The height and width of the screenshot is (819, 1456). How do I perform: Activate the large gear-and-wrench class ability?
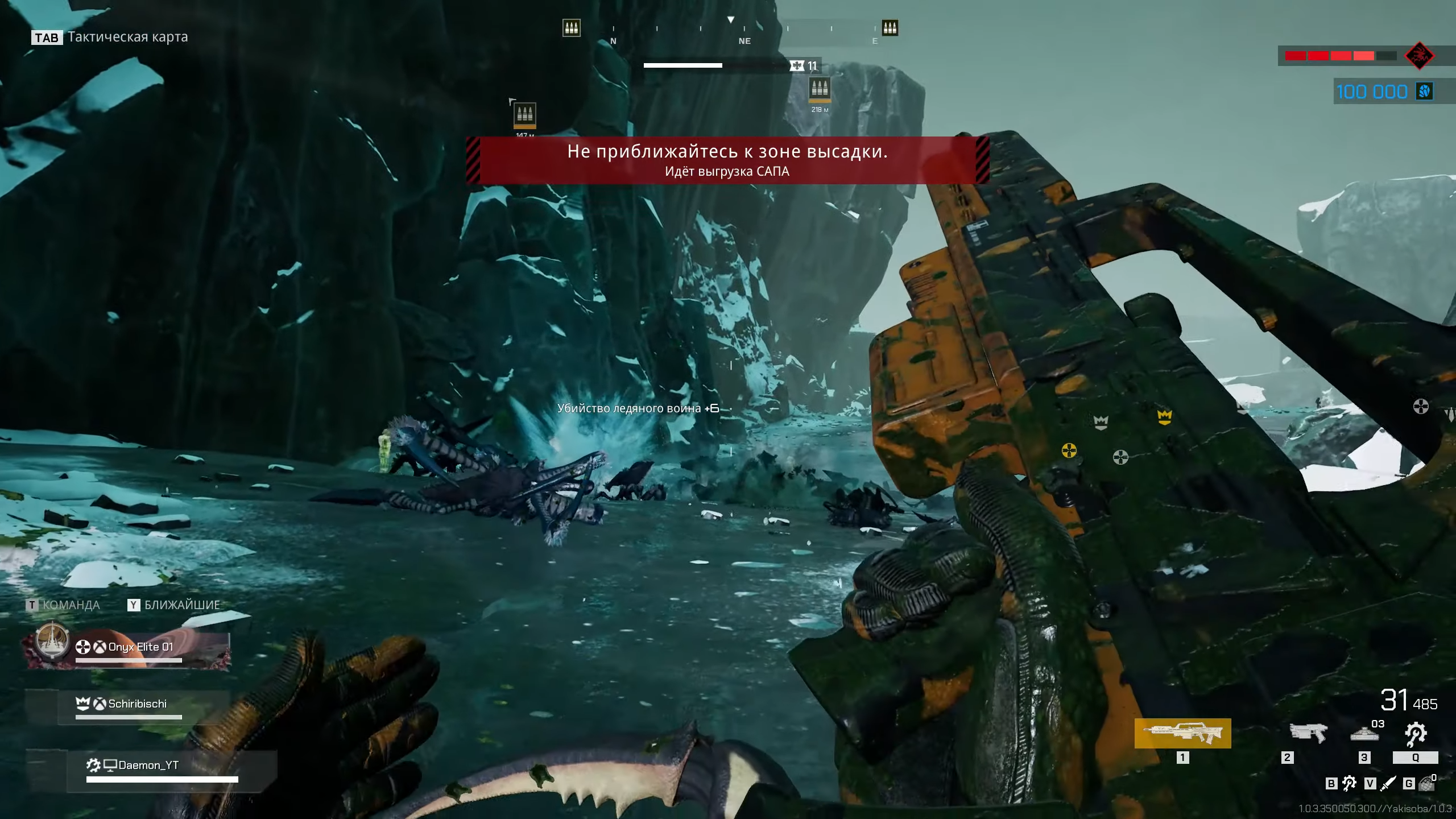point(1416,734)
